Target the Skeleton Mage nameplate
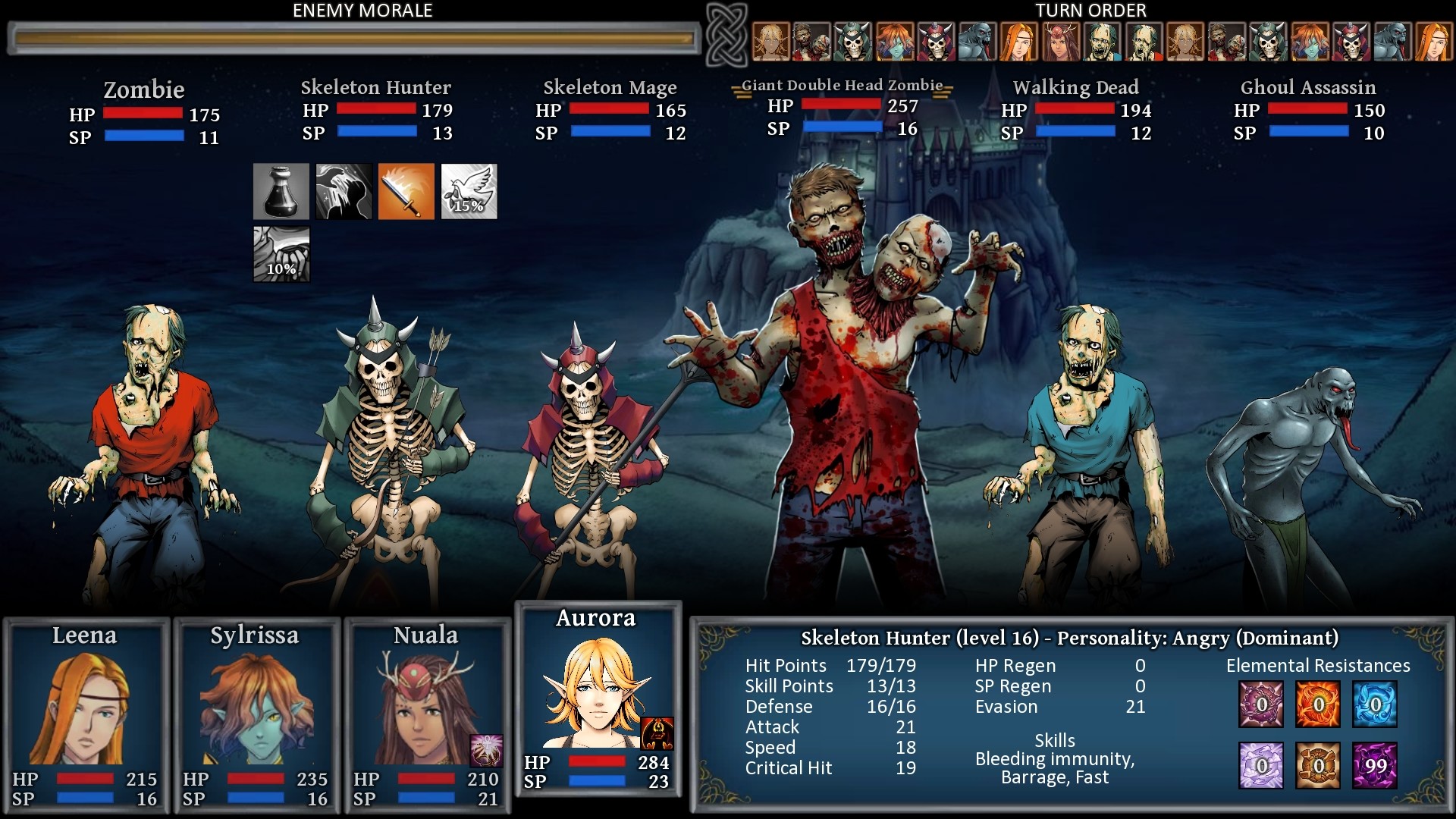The height and width of the screenshot is (819, 1456). (x=610, y=87)
